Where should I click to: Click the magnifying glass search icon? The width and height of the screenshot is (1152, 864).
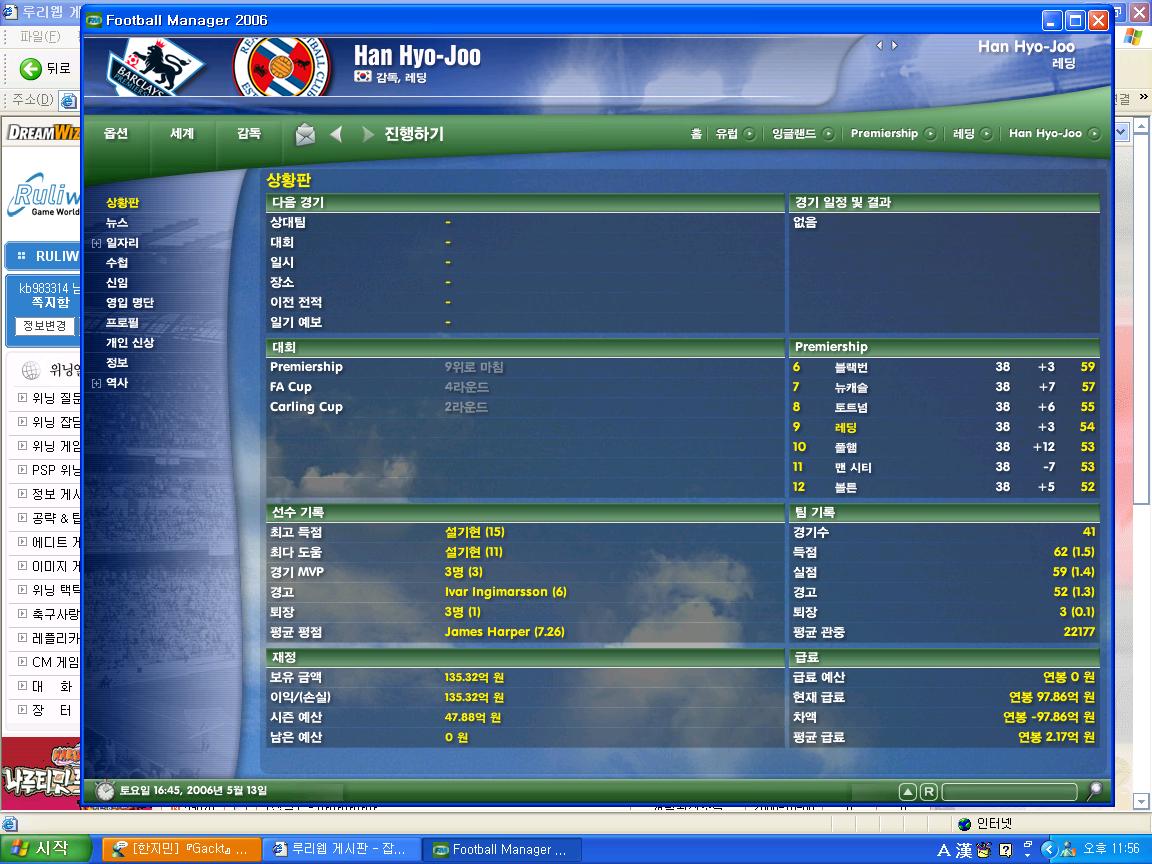click(x=1095, y=791)
